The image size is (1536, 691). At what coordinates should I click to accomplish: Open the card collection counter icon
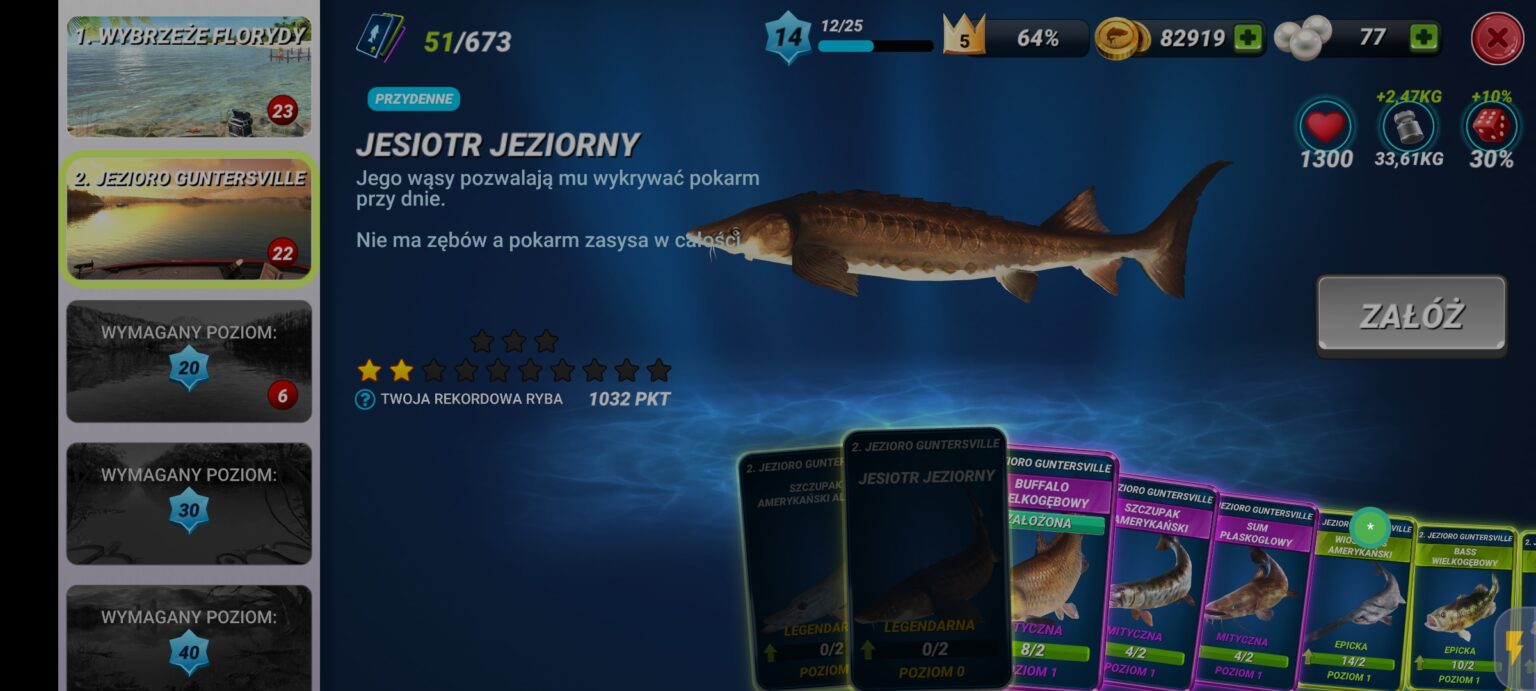point(380,38)
